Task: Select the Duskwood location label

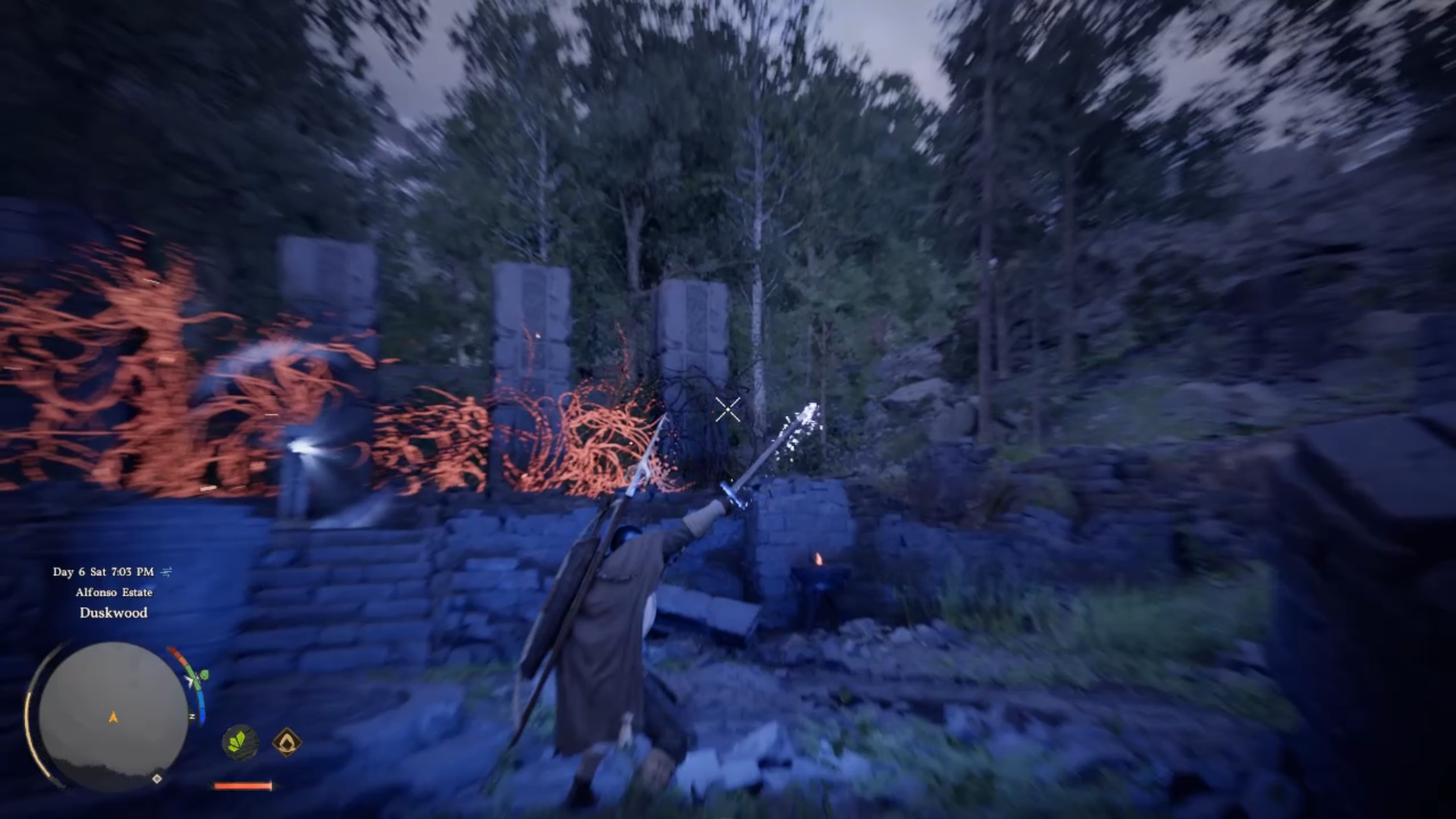Action: [112, 613]
